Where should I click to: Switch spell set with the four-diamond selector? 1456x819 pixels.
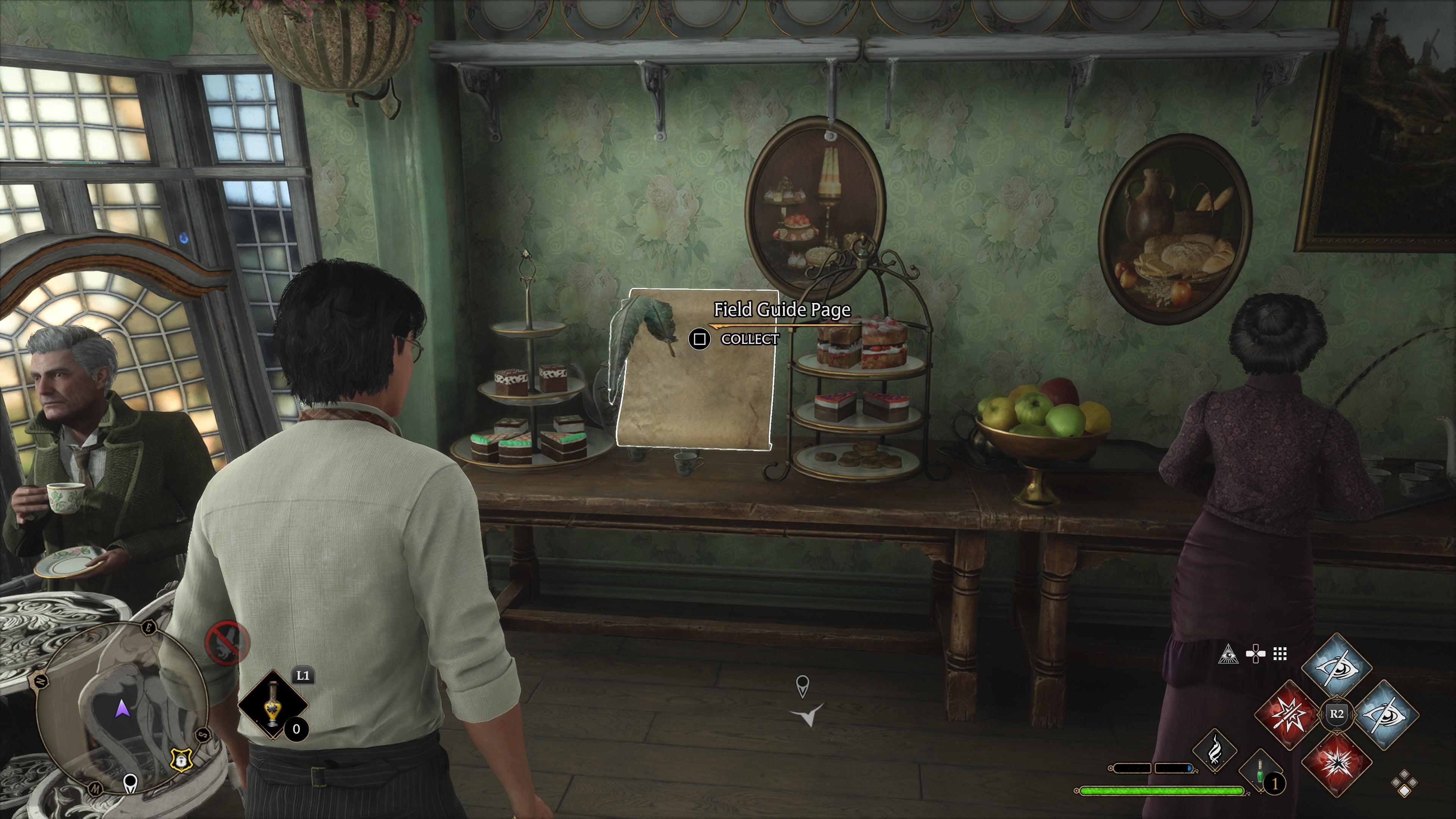[x=1404, y=784]
